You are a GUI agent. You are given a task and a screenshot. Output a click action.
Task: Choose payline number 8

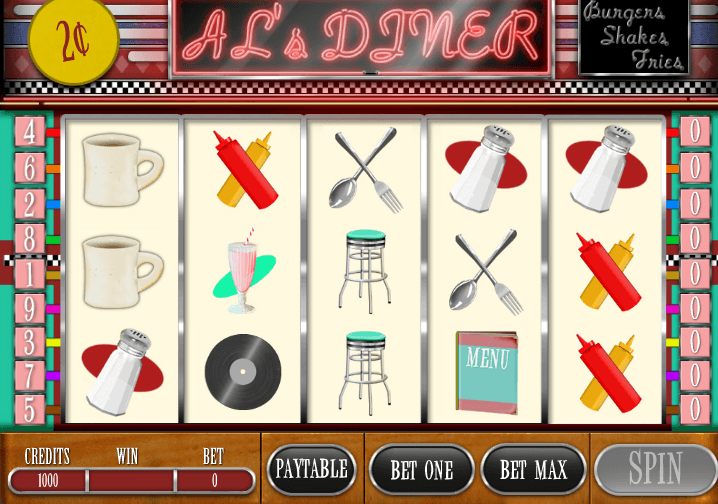point(29,238)
